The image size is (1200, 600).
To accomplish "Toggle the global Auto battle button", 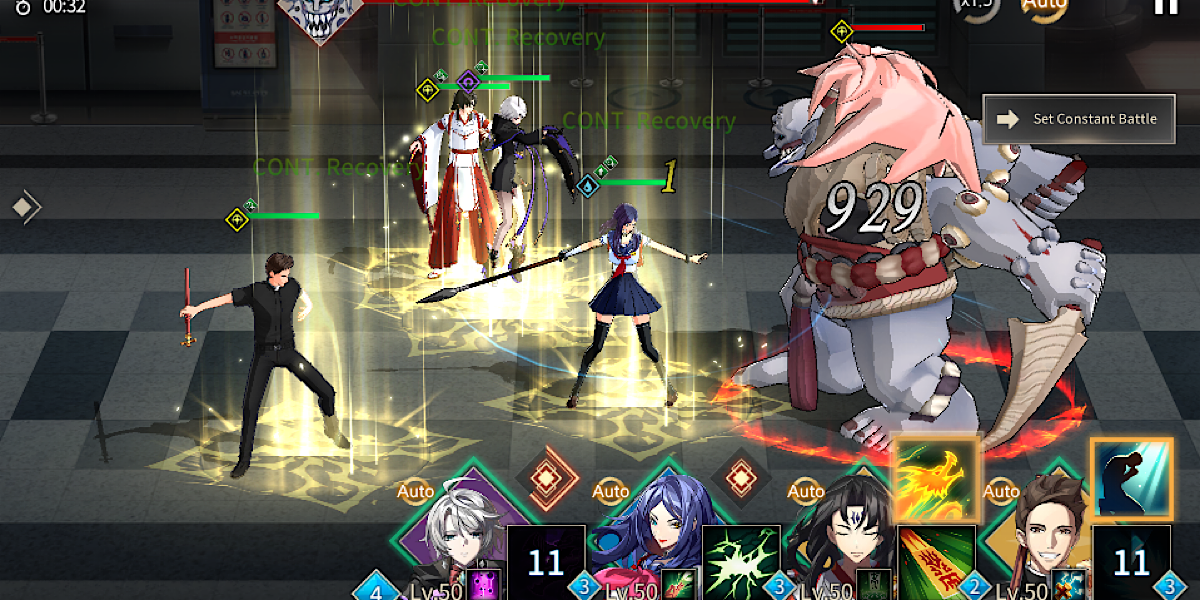I will coord(1043,6).
